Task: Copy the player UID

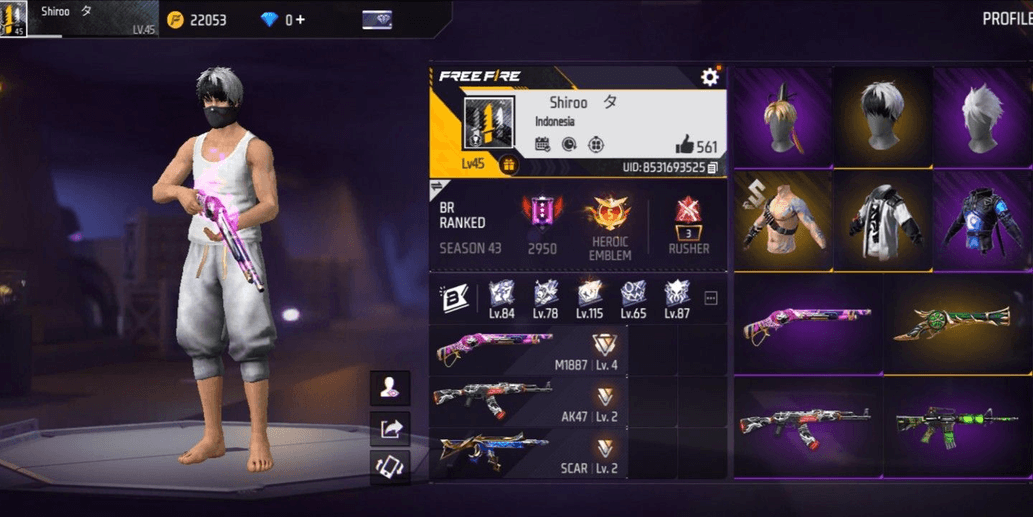Action: pos(712,167)
